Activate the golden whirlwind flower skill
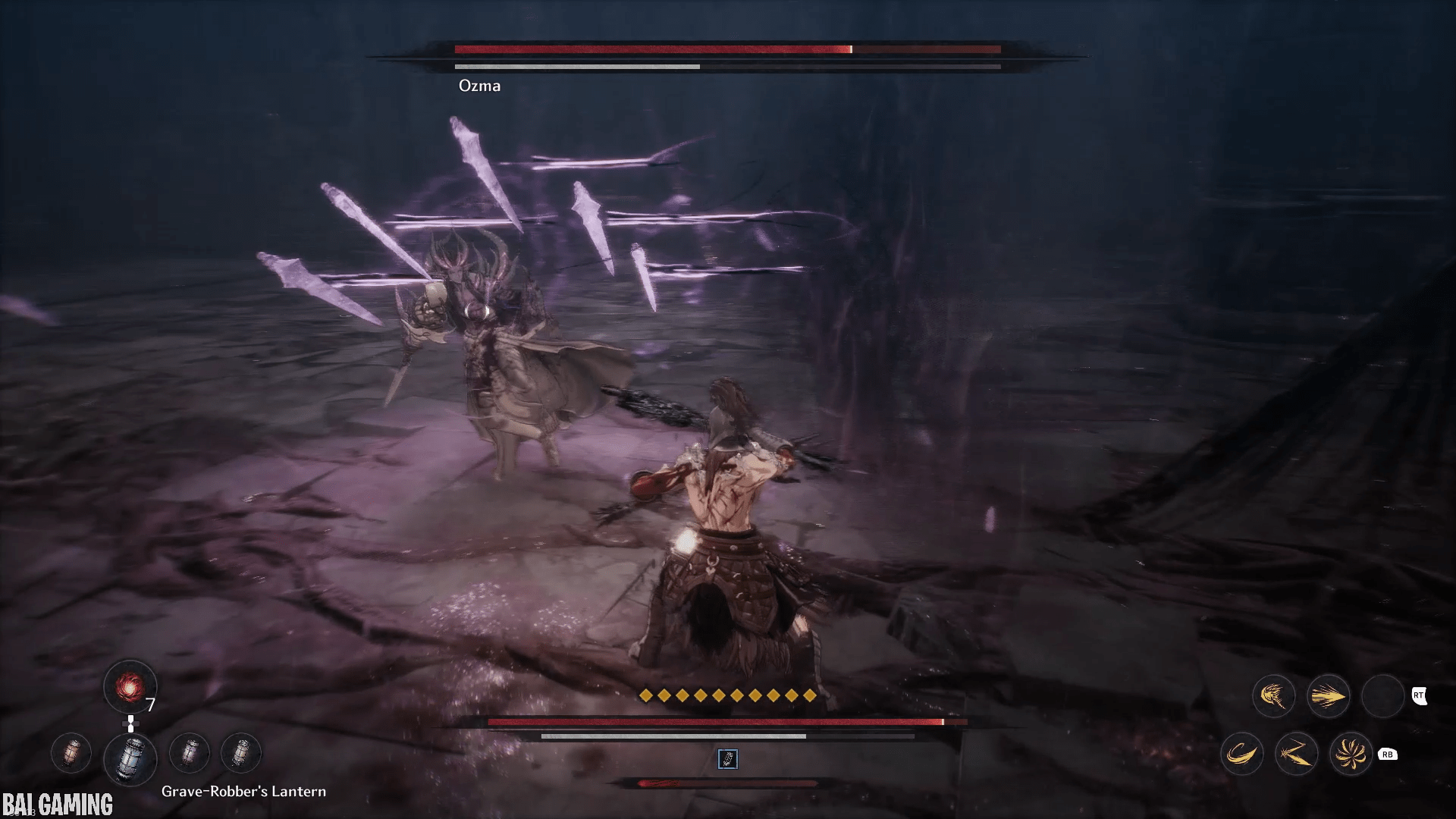 pyautogui.click(x=1351, y=754)
